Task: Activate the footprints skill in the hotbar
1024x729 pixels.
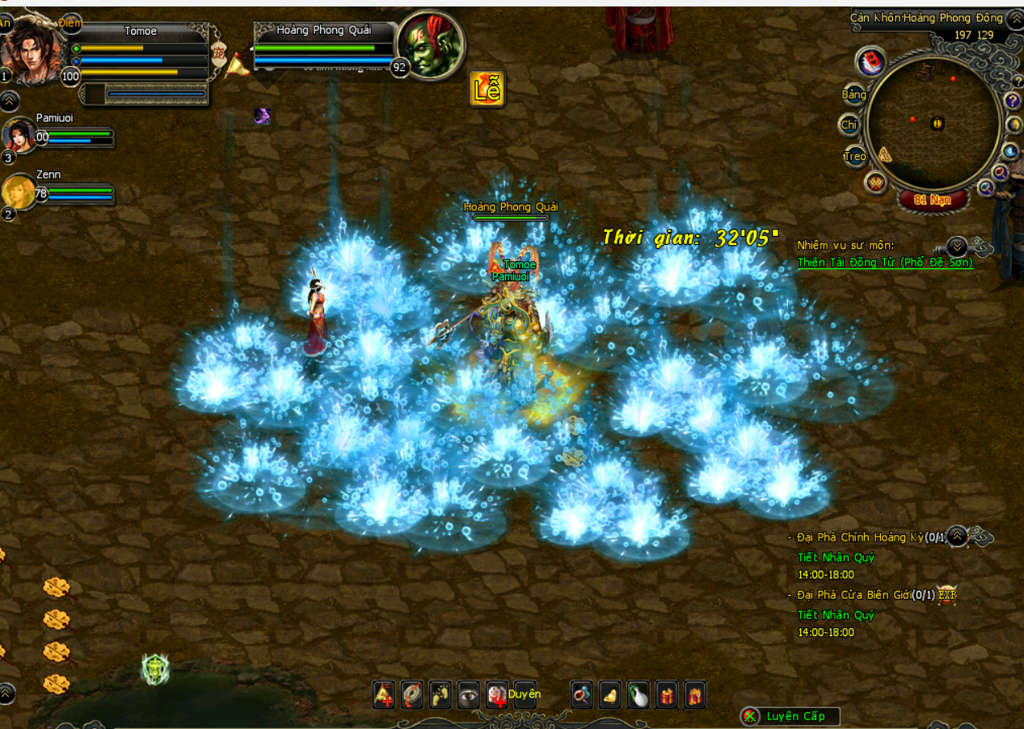Action: coord(440,694)
